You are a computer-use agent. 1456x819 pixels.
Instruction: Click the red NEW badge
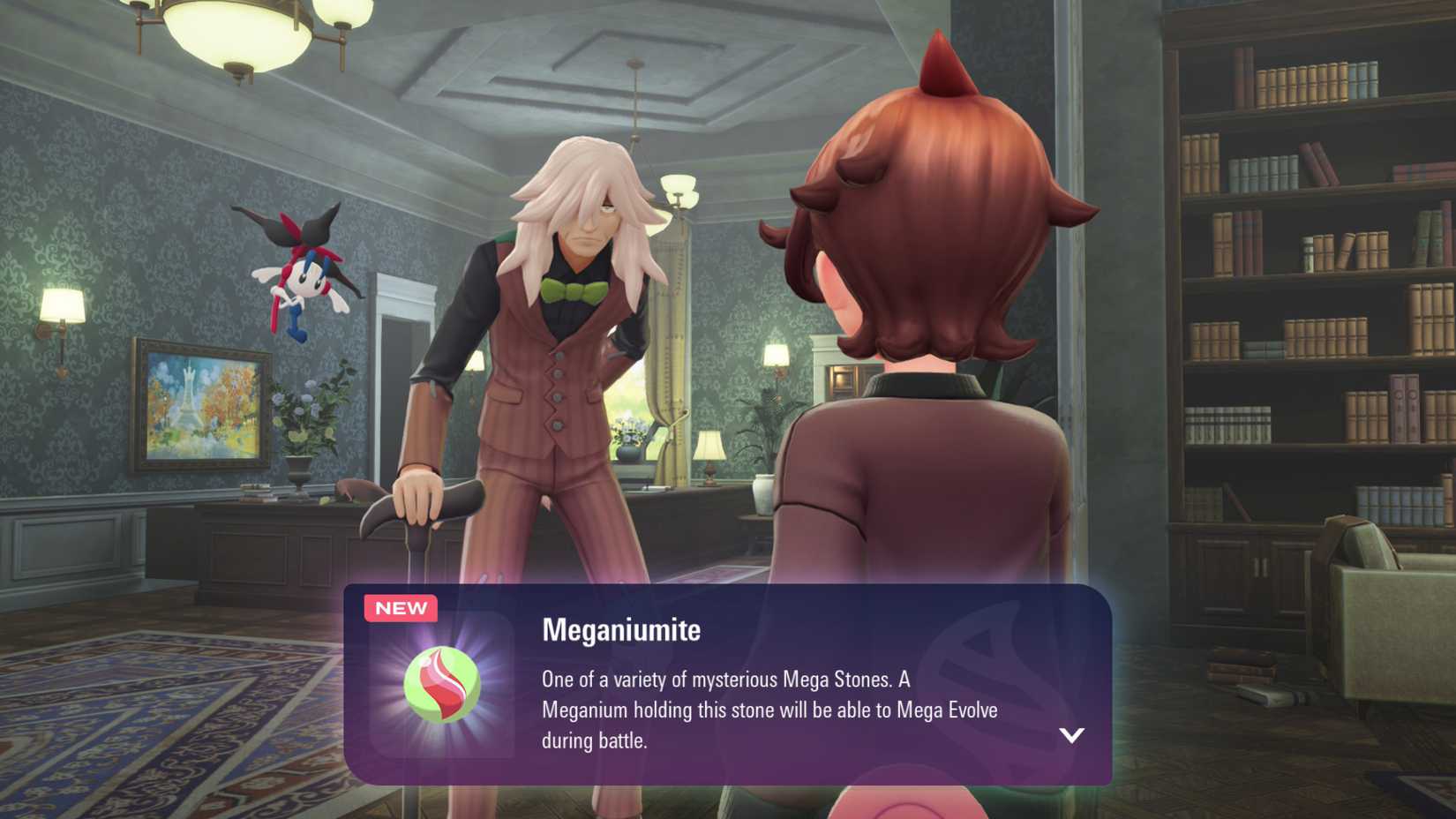(401, 607)
